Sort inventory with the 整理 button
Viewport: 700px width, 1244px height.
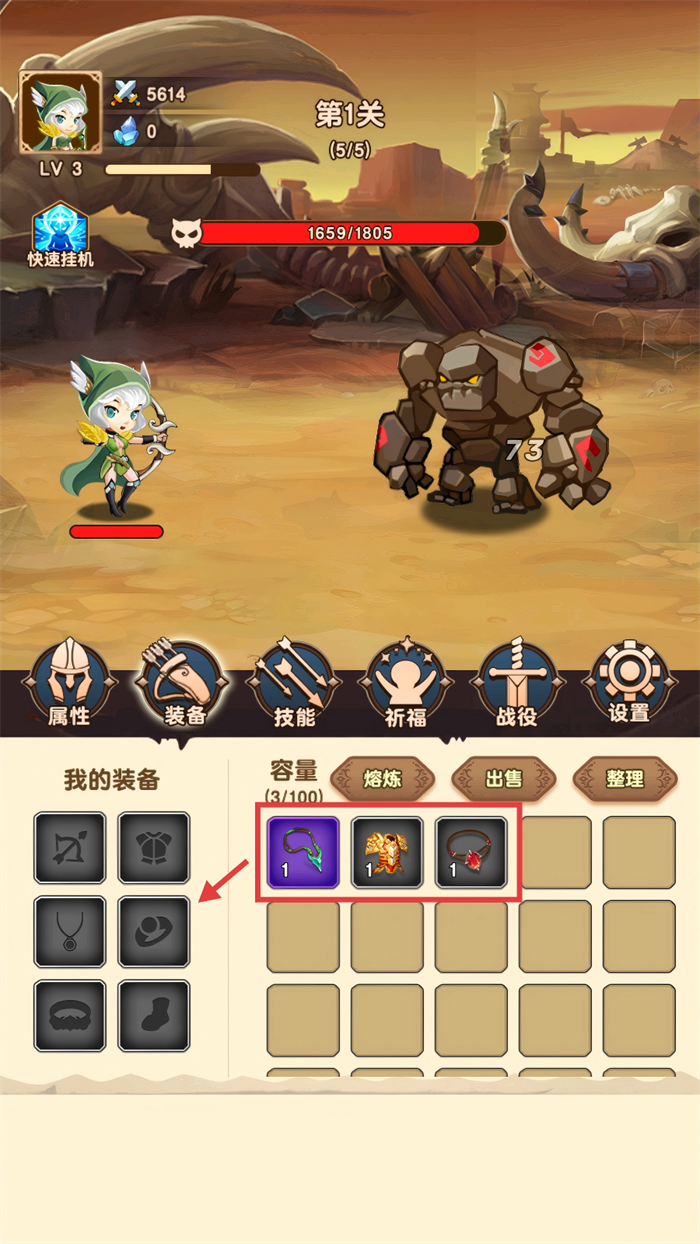click(x=625, y=778)
